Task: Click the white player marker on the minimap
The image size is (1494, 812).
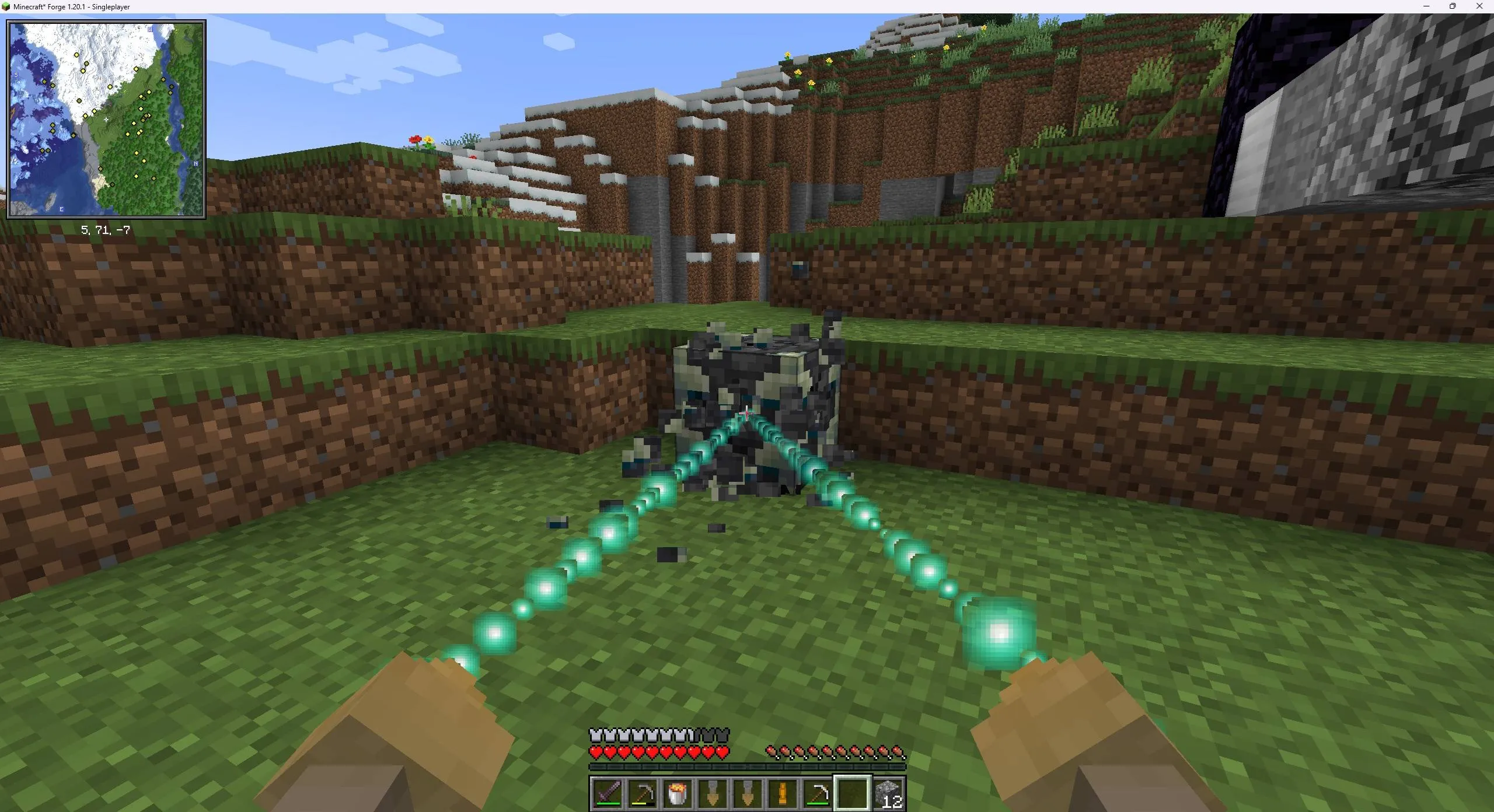Action: (106, 118)
